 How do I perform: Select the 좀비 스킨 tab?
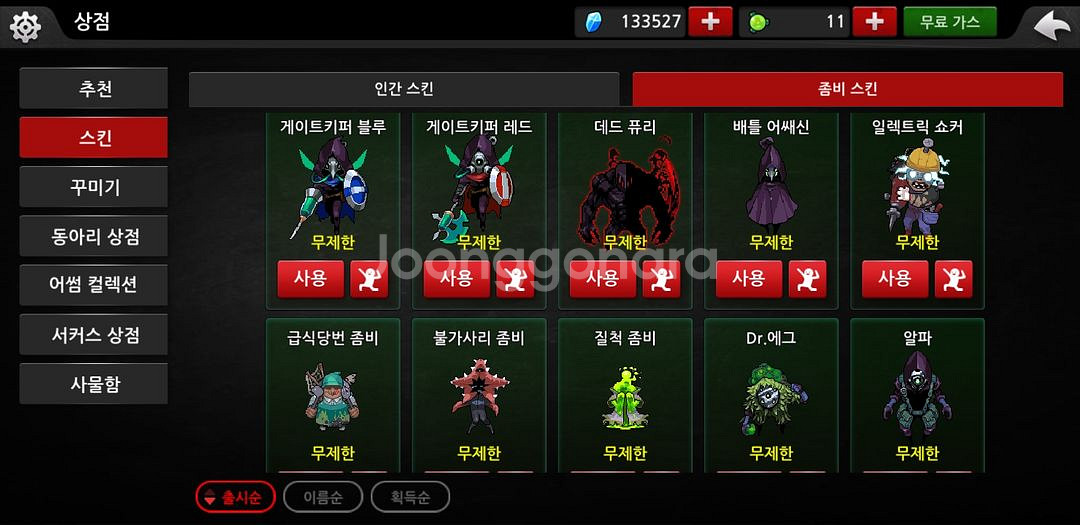[x=847, y=90]
